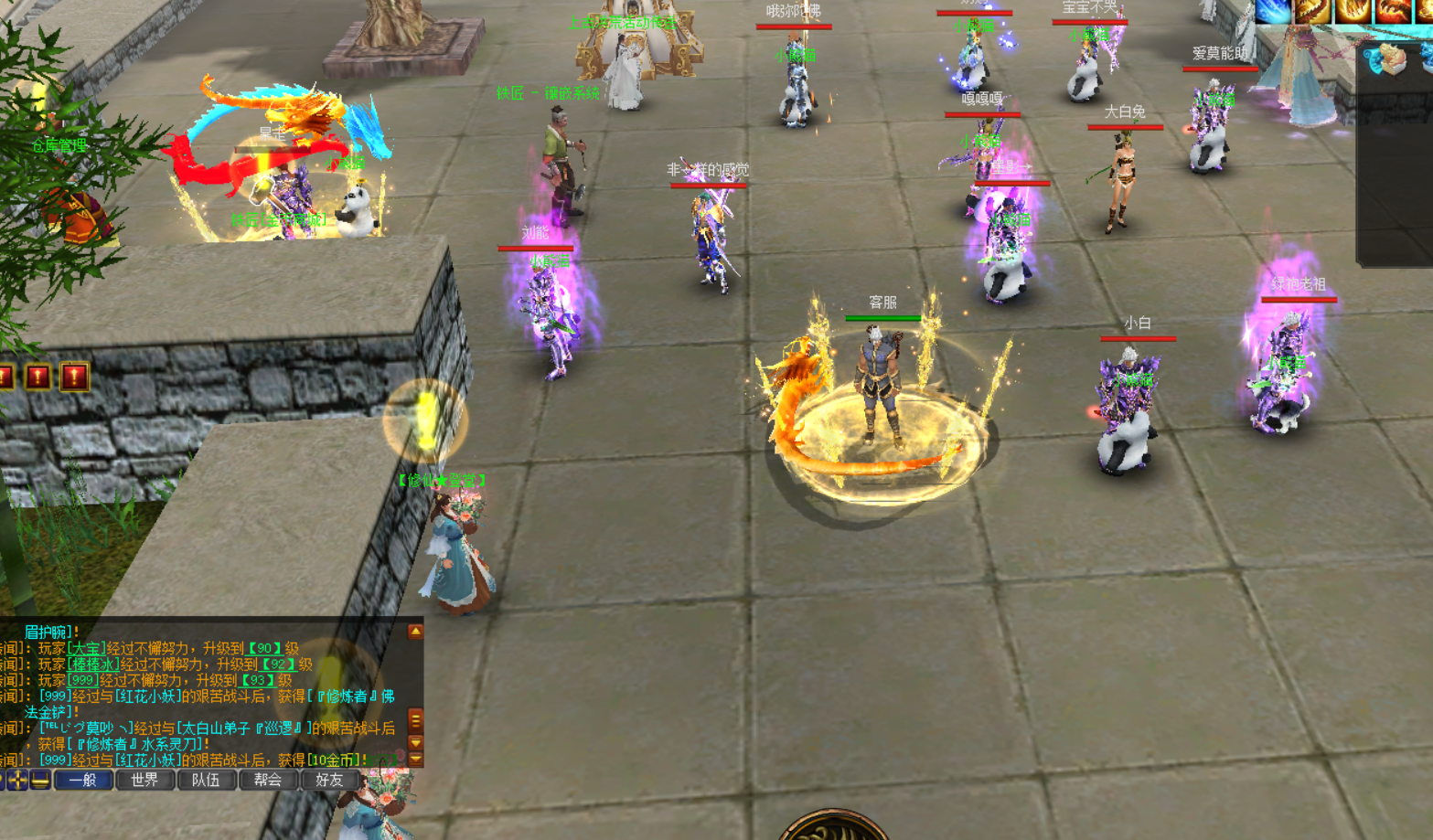Click the chat icon left of 一般
The height and width of the screenshot is (840, 1433).
point(39,780)
